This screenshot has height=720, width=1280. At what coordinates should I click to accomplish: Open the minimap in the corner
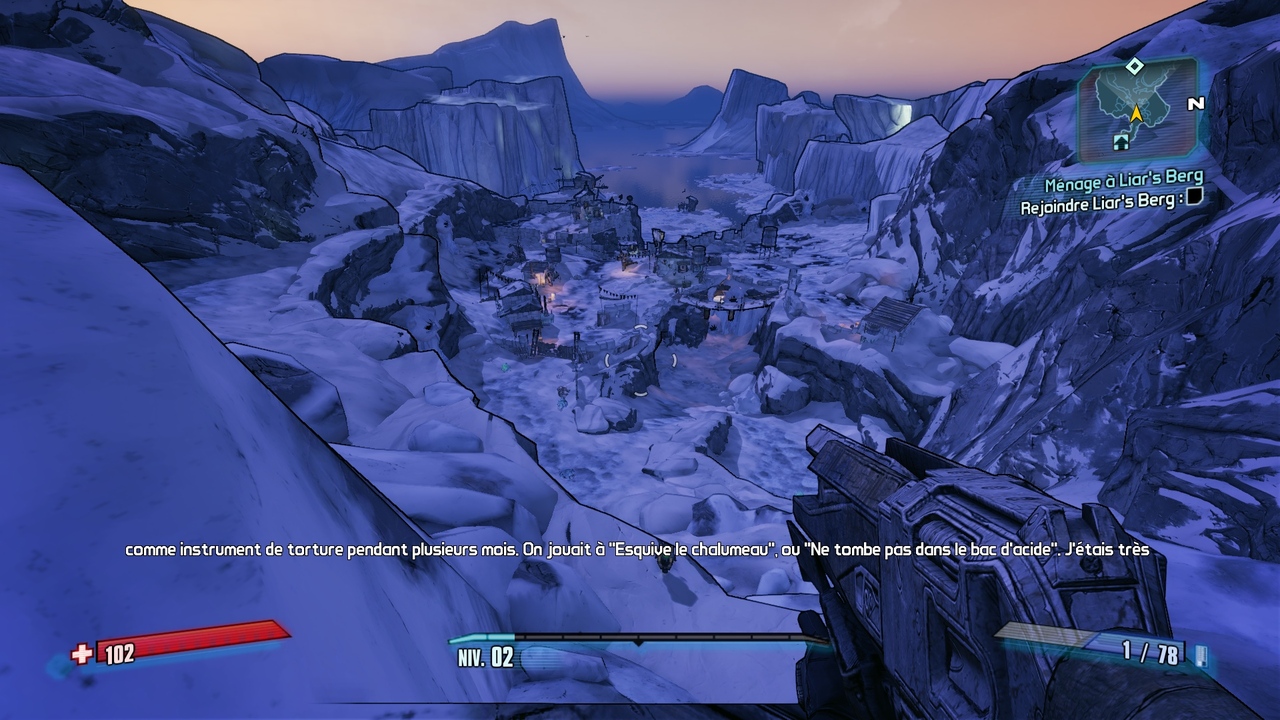1137,111
